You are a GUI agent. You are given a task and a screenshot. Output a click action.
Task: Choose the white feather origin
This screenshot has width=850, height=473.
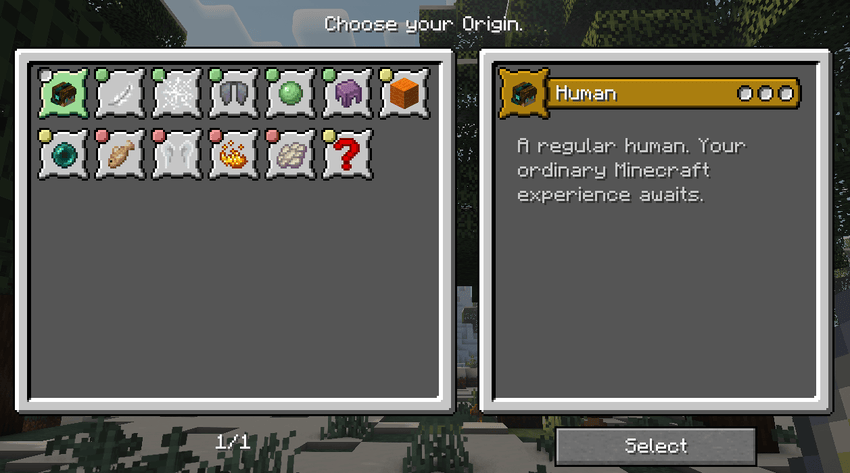tap(121, 94)
